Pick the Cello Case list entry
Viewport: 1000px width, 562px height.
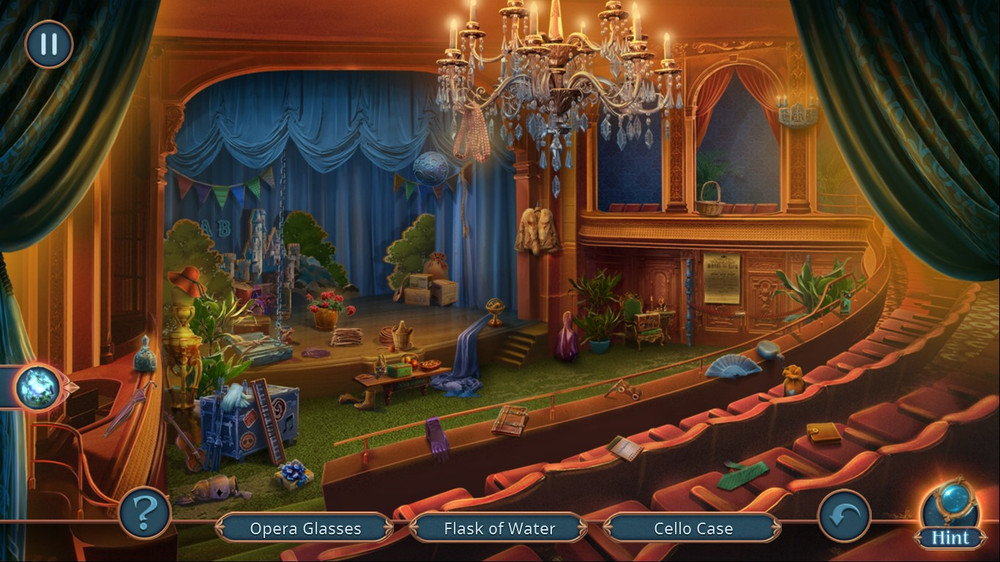693,528
